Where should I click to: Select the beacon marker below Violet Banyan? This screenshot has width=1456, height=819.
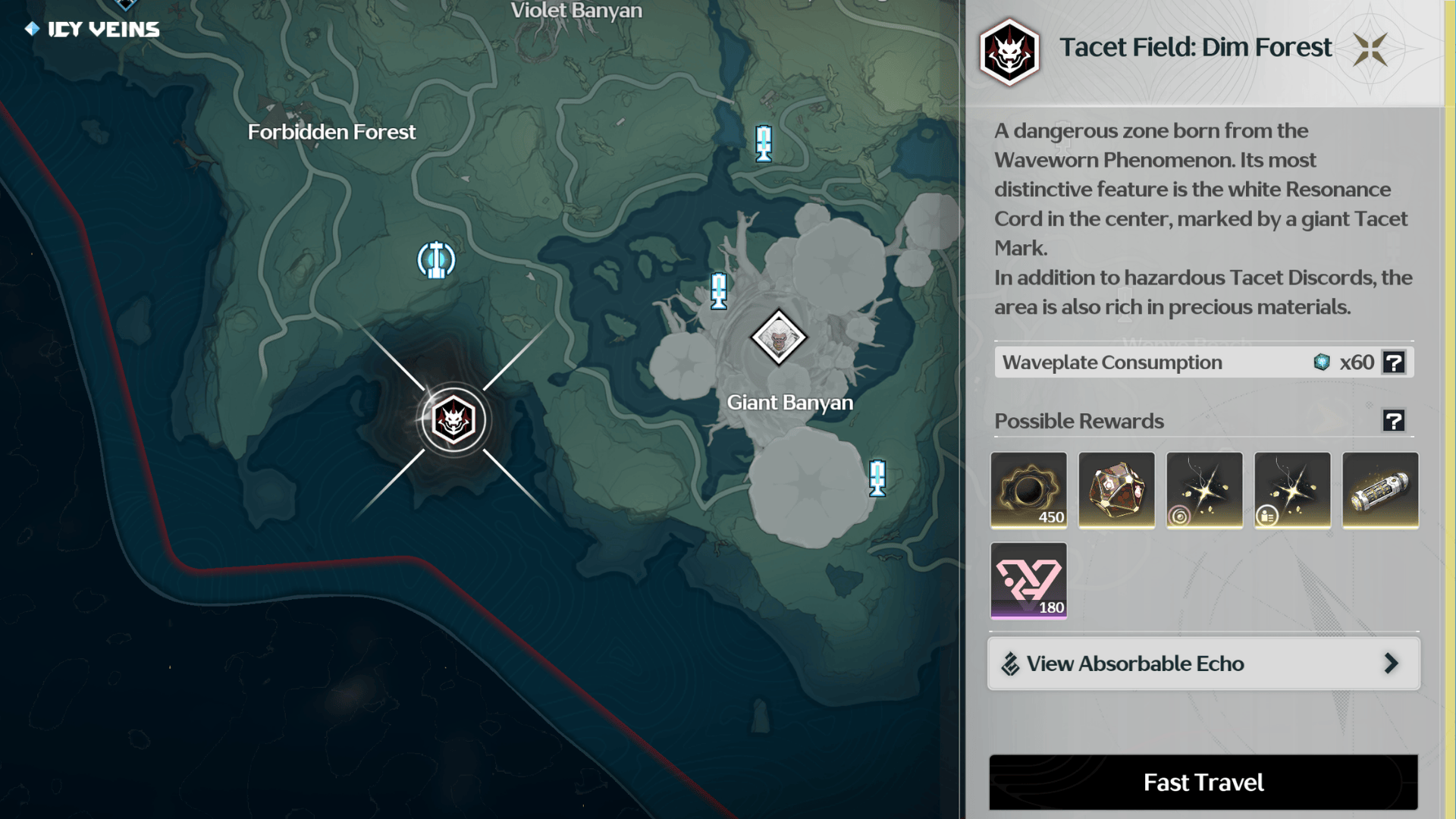(x=764, y=143)
